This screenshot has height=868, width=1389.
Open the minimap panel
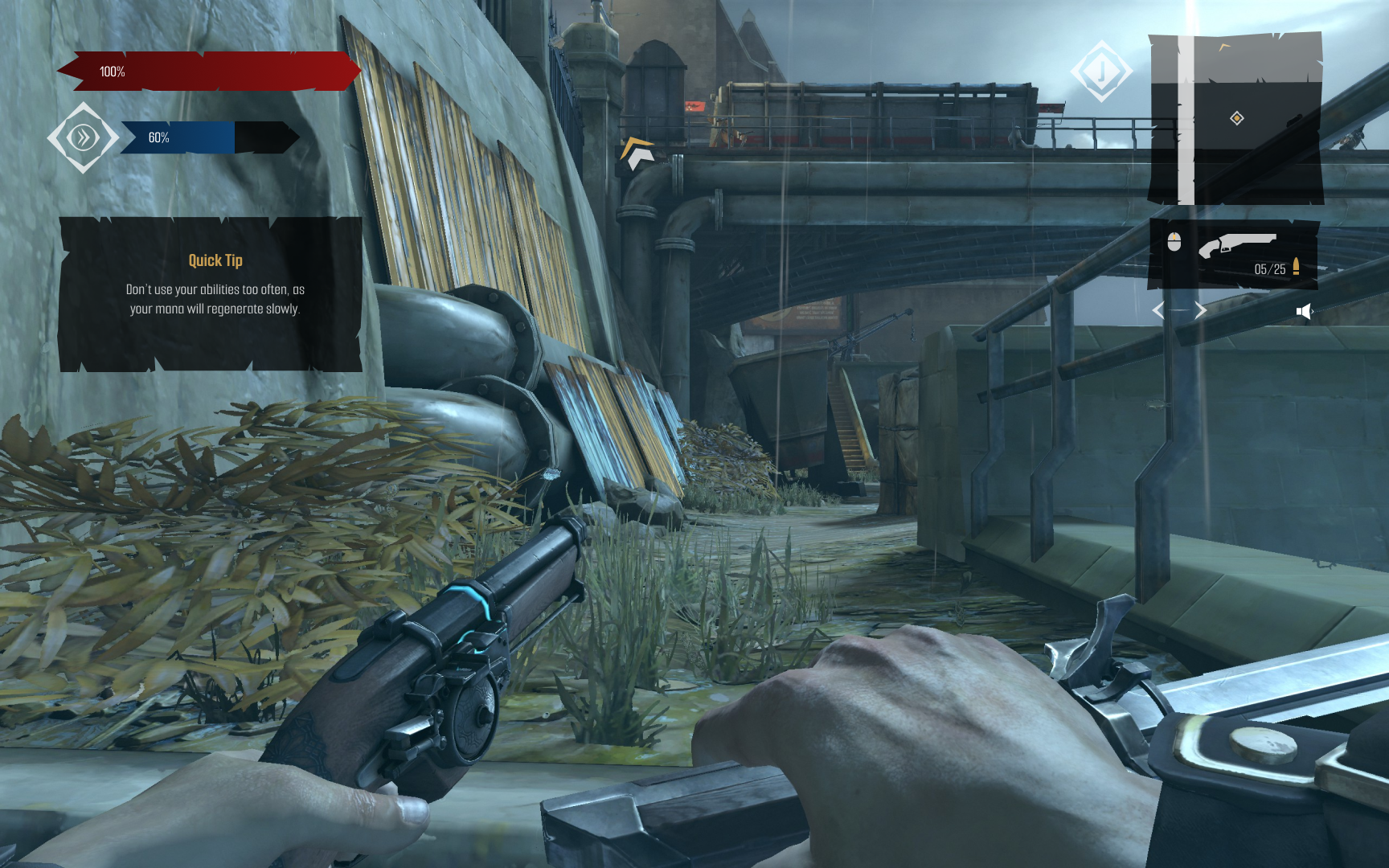click(1235, 119)
